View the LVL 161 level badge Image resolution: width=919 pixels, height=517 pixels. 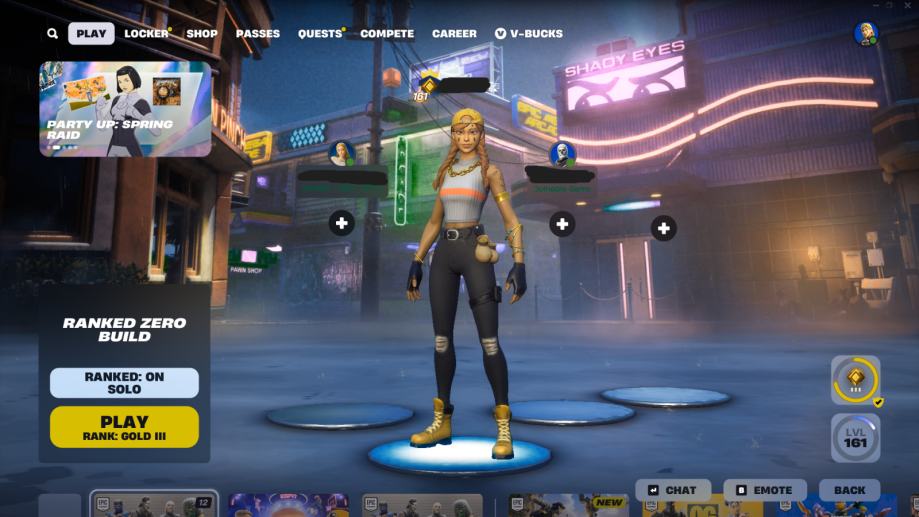[x=855, y=438]
